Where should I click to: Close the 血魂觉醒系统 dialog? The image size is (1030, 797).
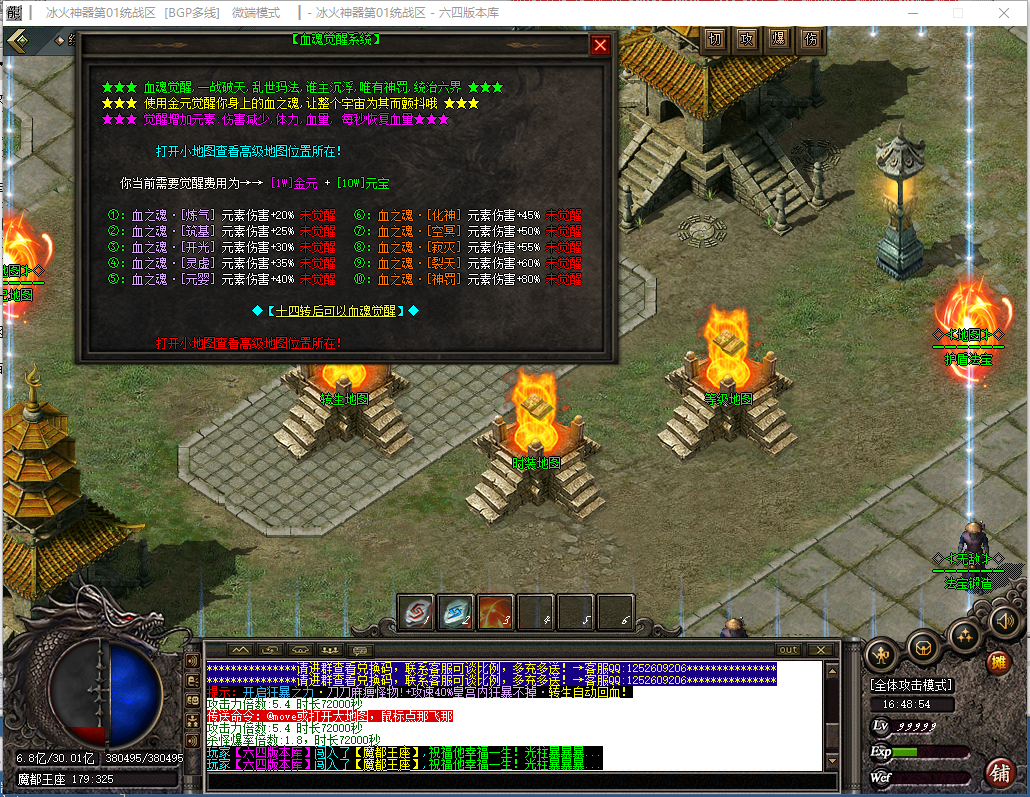point(600,45)
